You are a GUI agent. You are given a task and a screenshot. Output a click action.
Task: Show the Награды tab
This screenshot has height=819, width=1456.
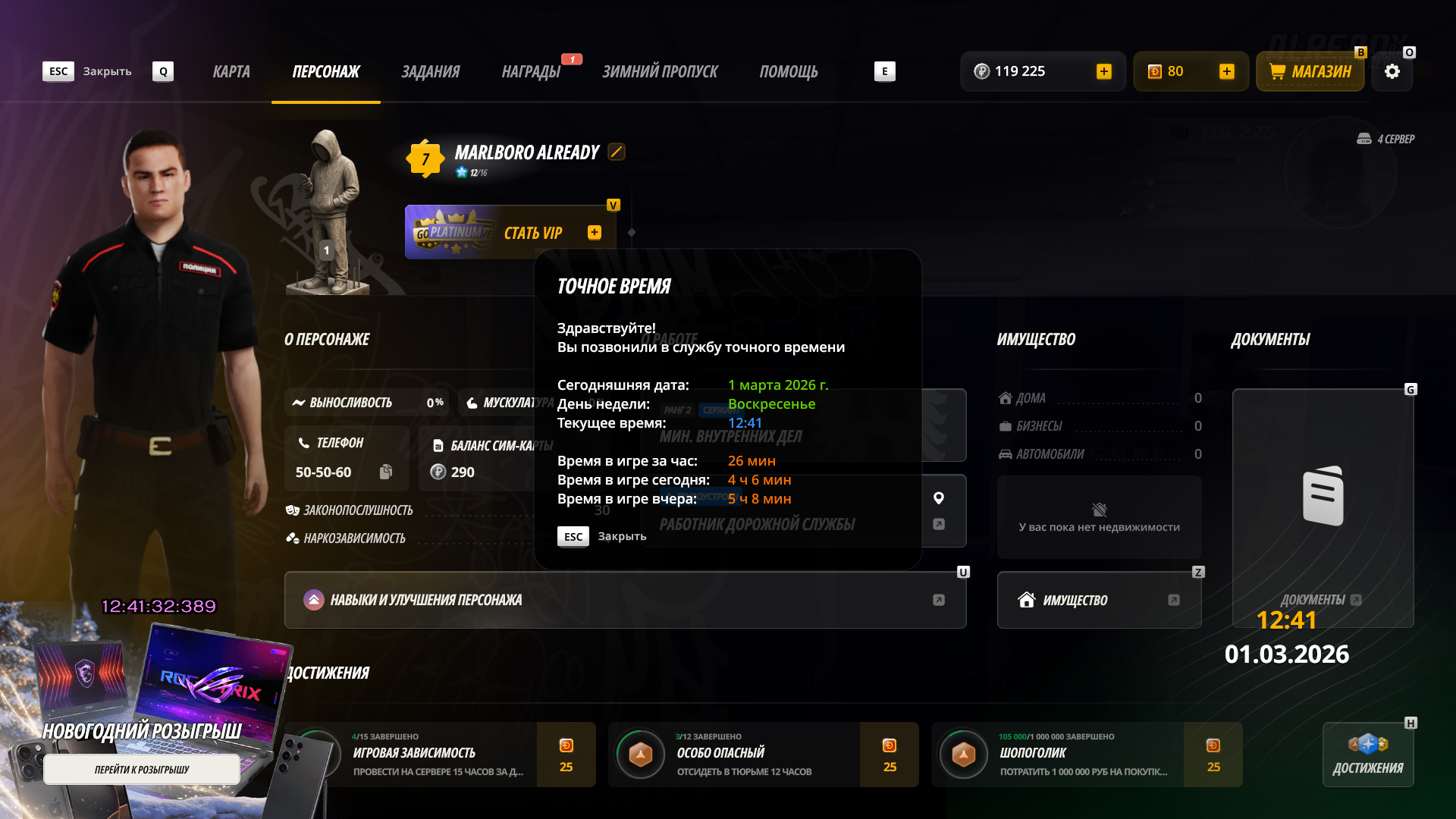531,71
